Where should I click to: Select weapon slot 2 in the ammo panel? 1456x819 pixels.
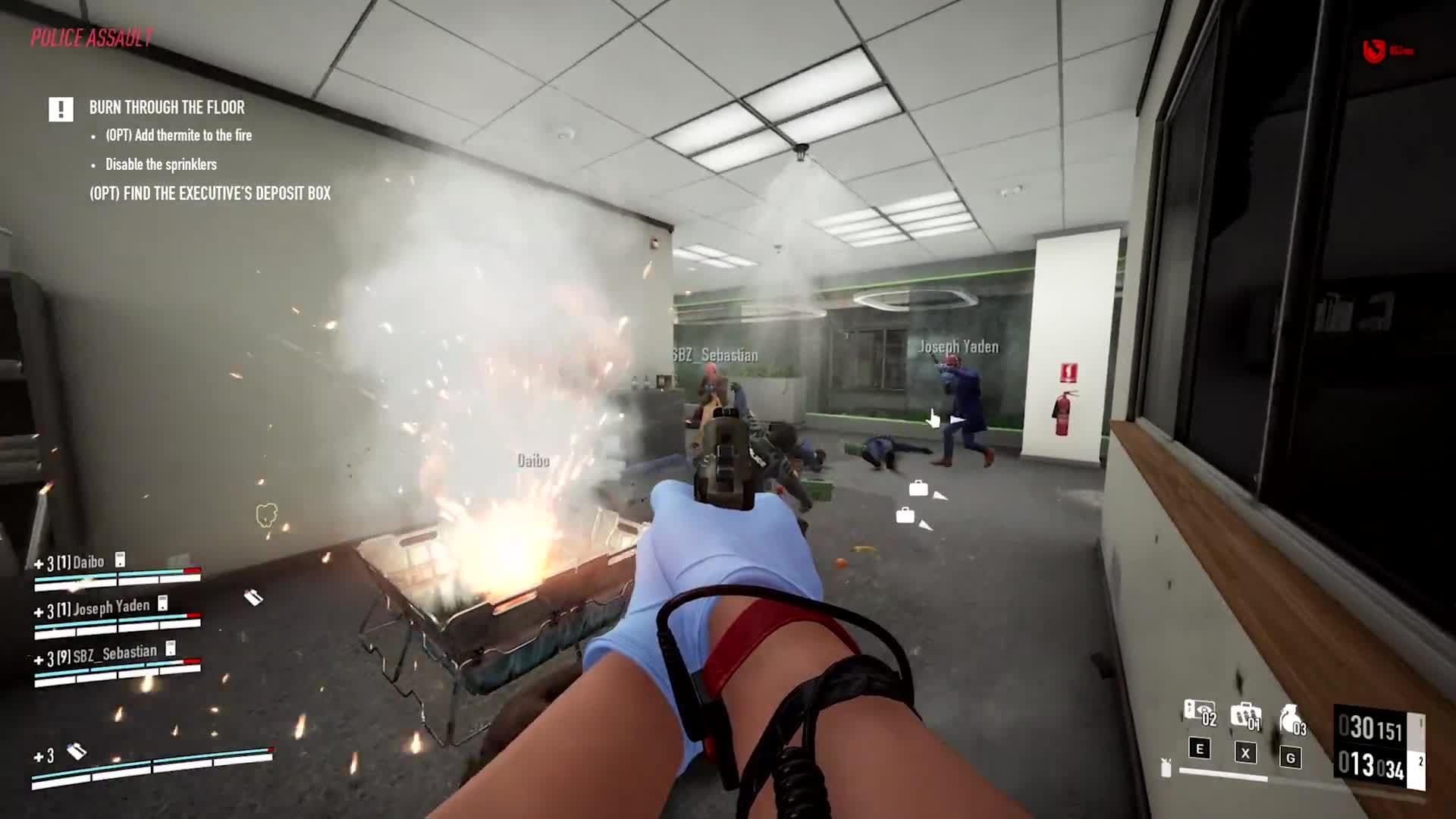(1421, 762)
